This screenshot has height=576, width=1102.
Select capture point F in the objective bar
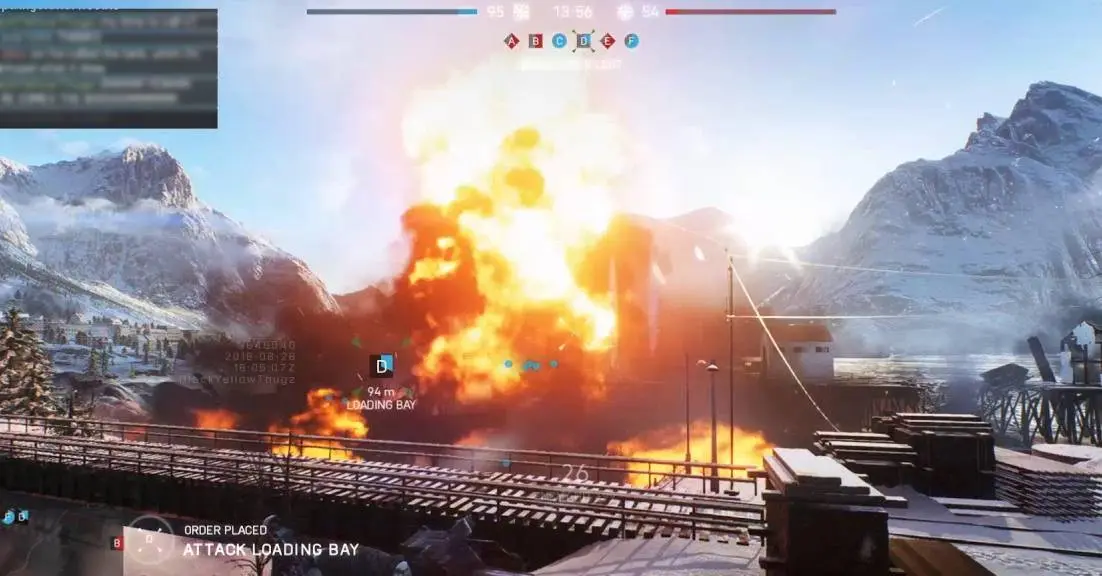click(631, 41)
